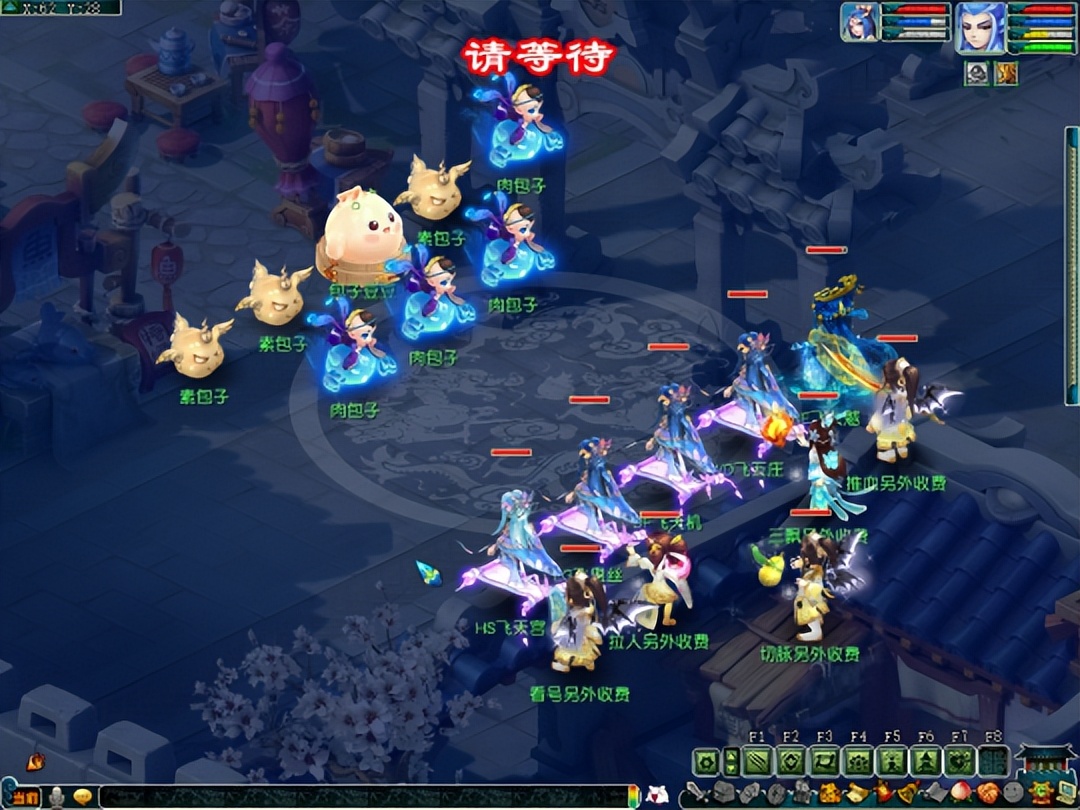The width and height of the screenshot is (1080, 810).
Task: Select the pet portrait beside the player
Action: click(859, 24)
